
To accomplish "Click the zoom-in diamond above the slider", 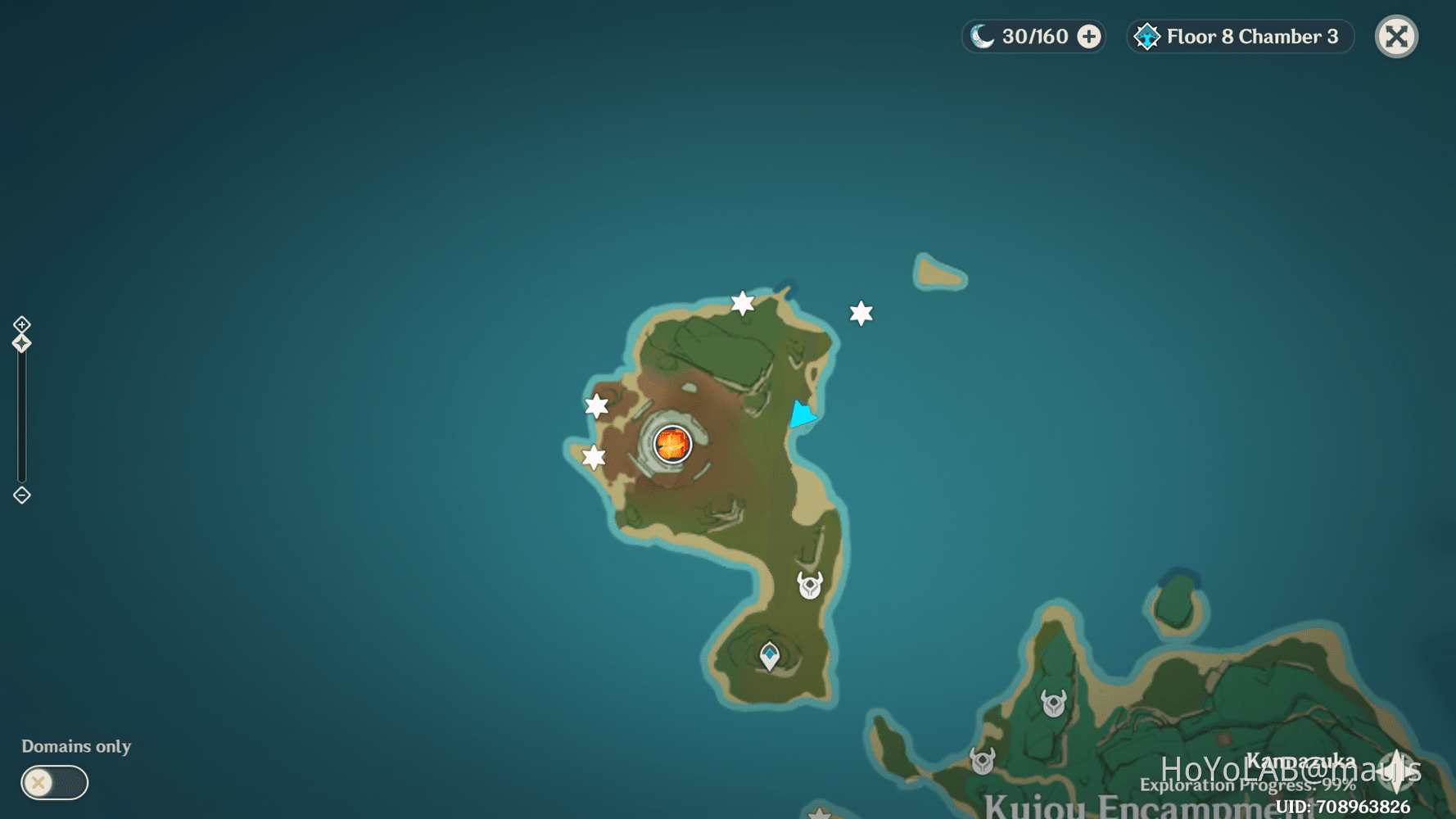I will pos(21,324).
